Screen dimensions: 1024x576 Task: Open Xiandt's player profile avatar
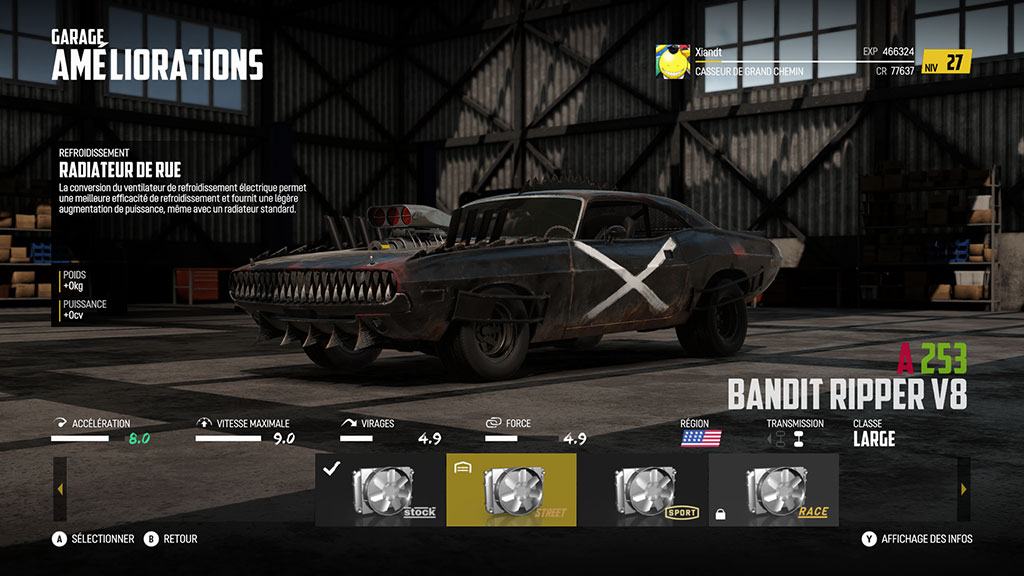coord(672,61)
